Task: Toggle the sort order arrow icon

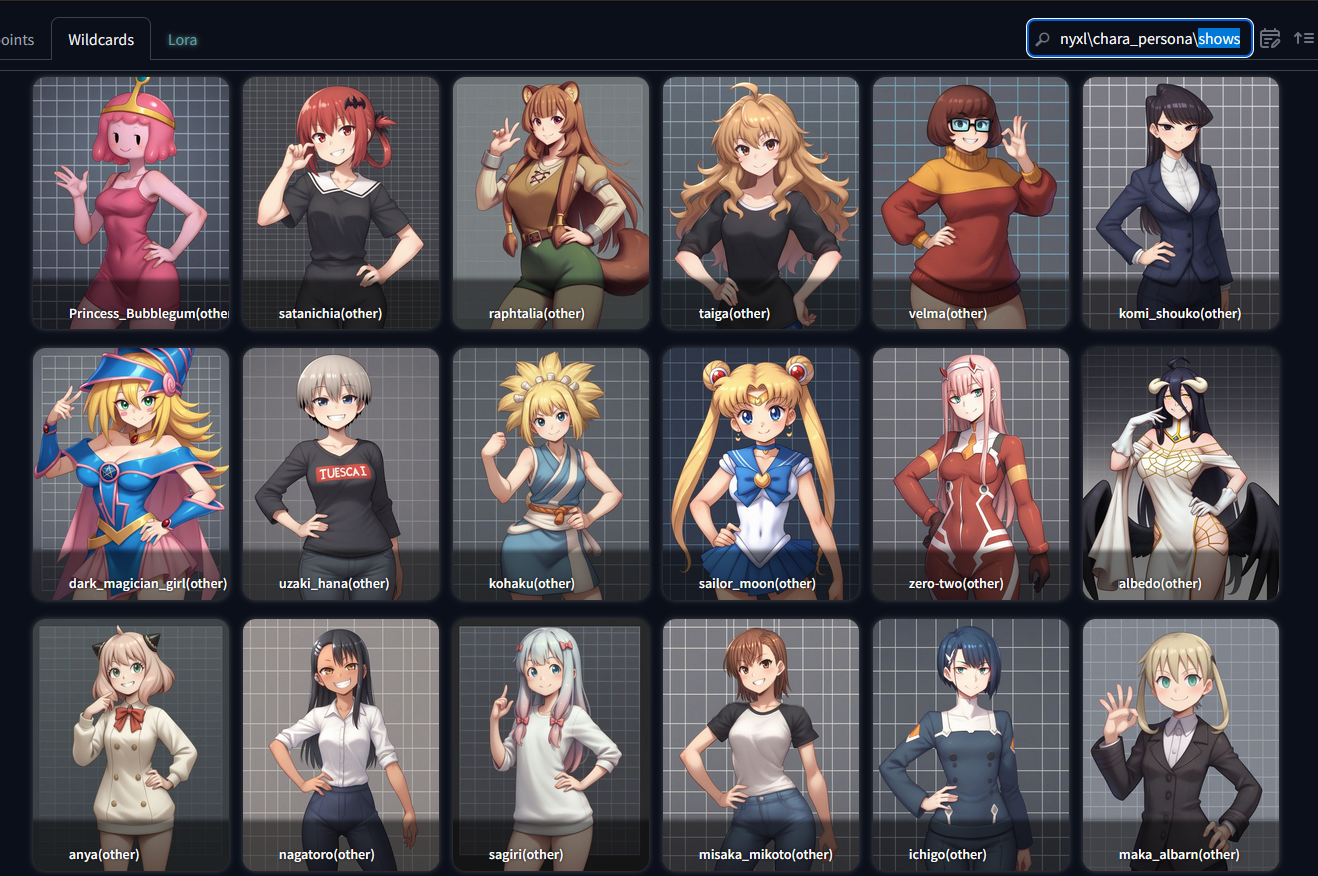Action: coord(1303,39)
